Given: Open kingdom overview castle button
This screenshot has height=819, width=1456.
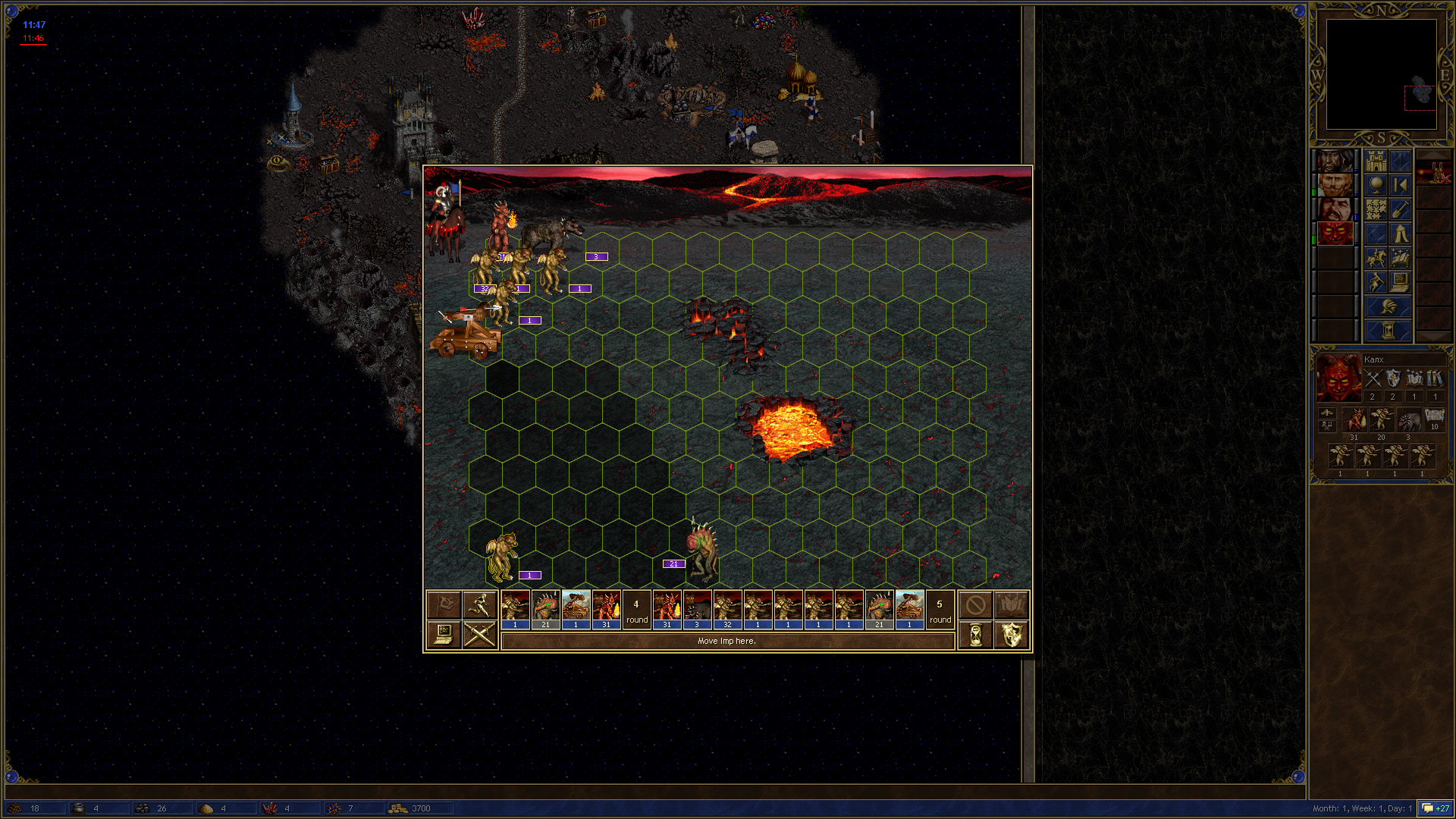Looking at the screenshot, I should 1376,161.
